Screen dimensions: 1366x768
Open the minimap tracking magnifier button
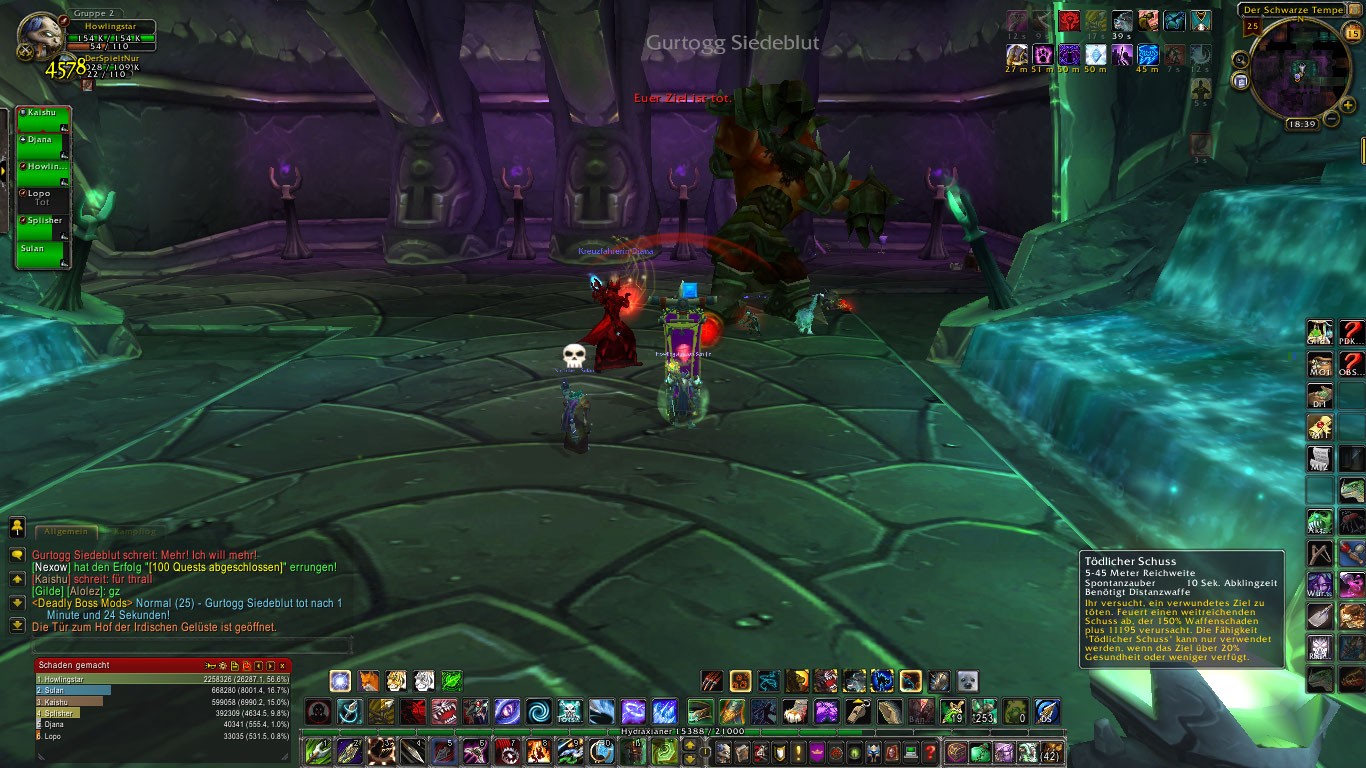(x=1241, y=59)
